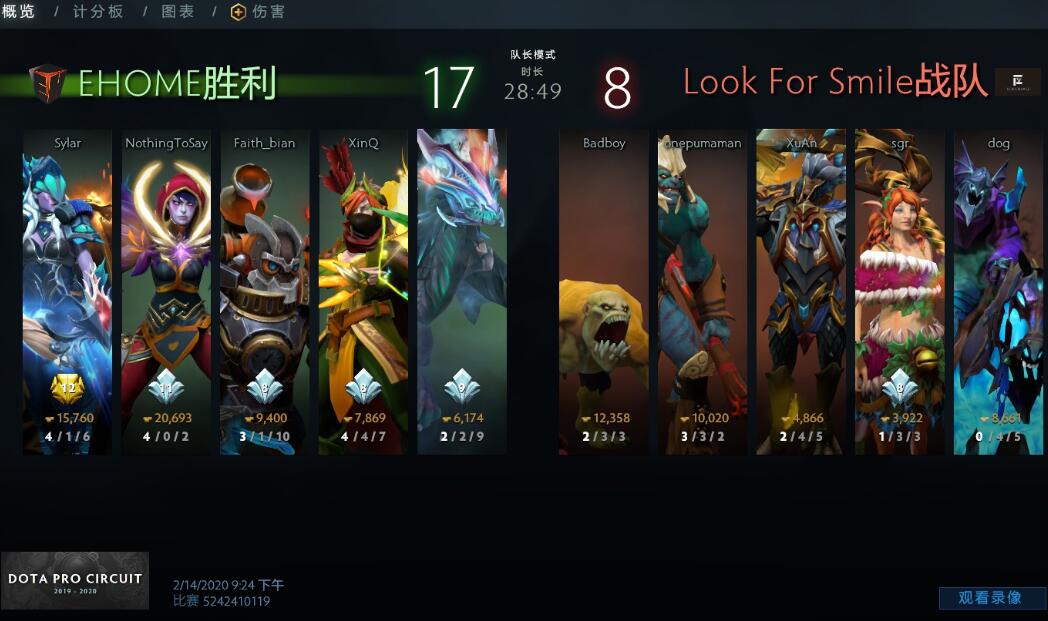Open the 图表 graphs tab

[178, 12]
